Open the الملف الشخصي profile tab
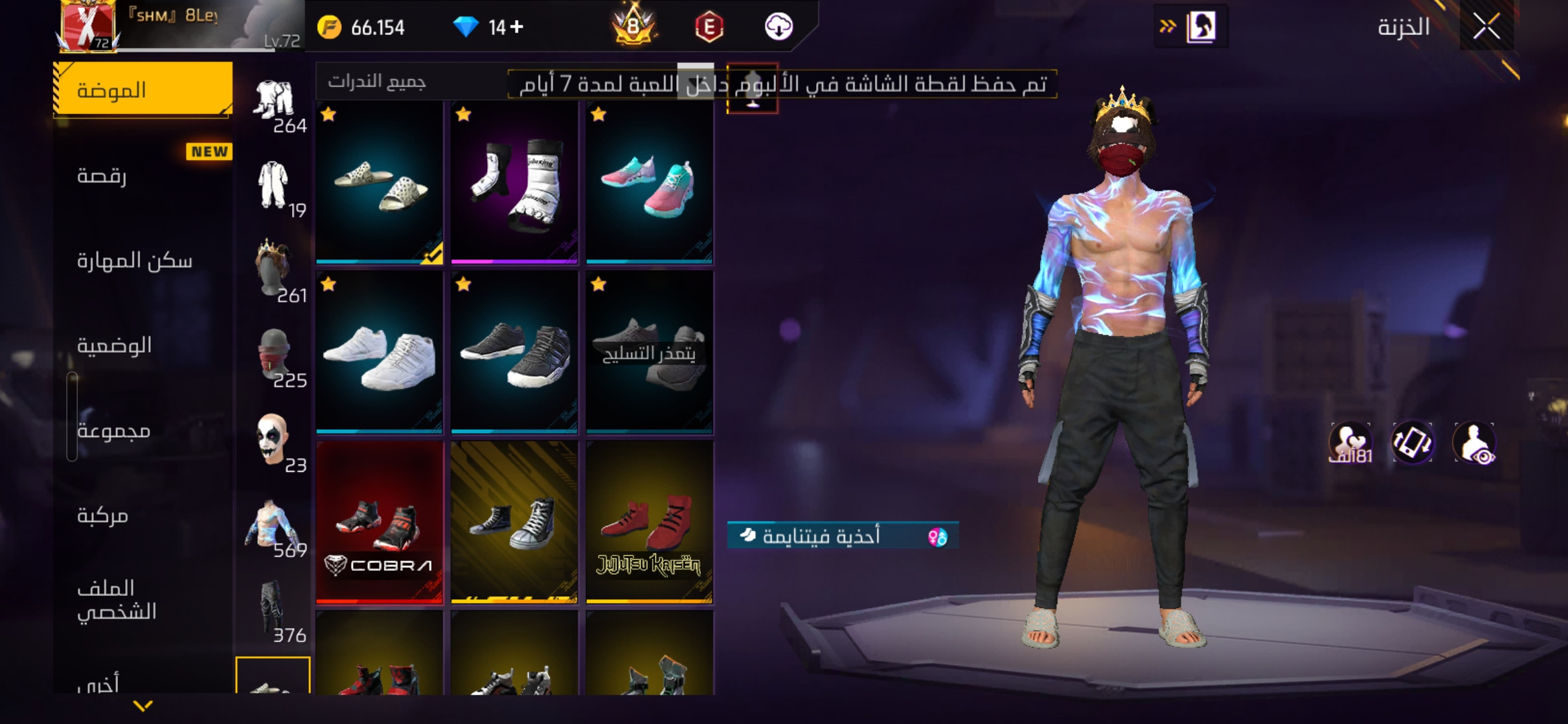The image size is (1568, 724). pos(143,599)
